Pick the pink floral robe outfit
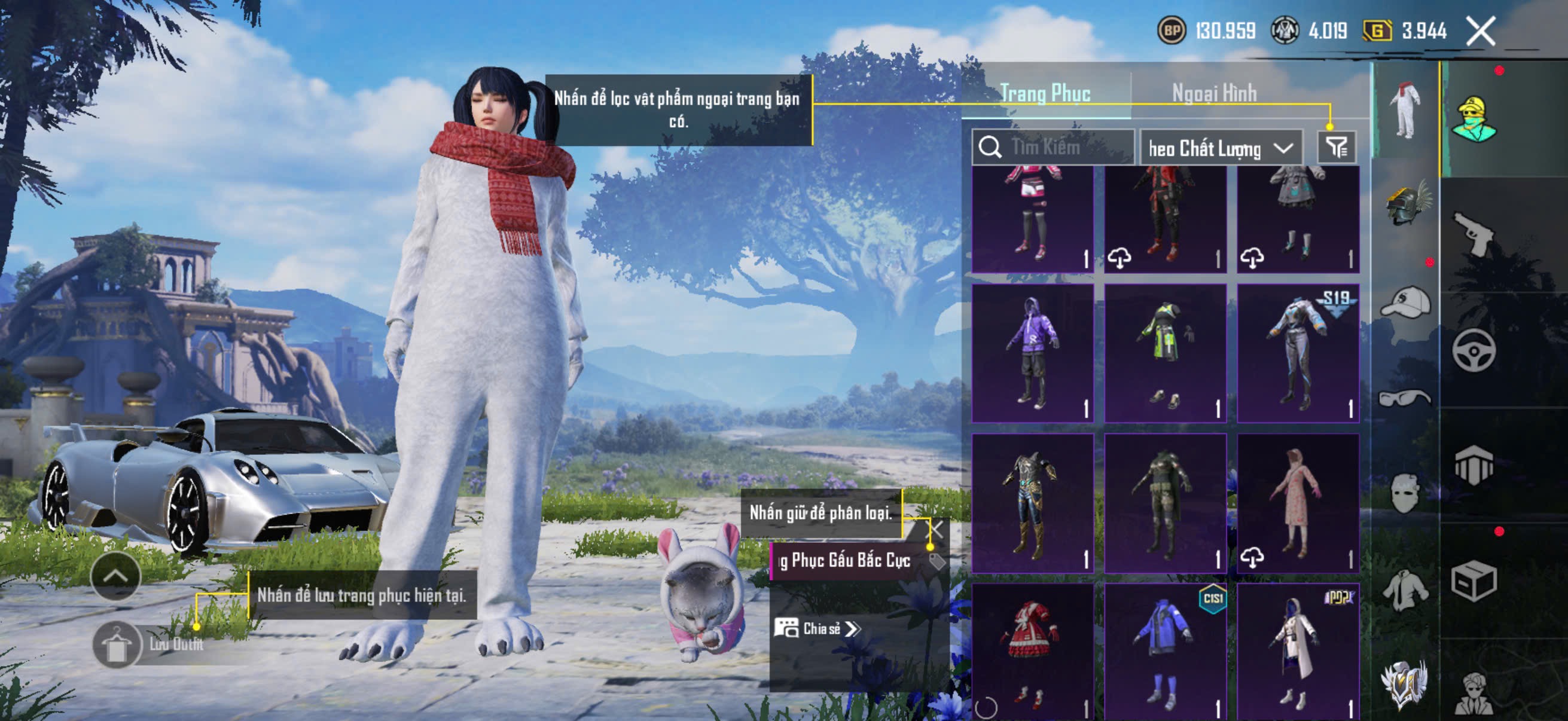1568x721 pixels. (x=1298, y=503)
